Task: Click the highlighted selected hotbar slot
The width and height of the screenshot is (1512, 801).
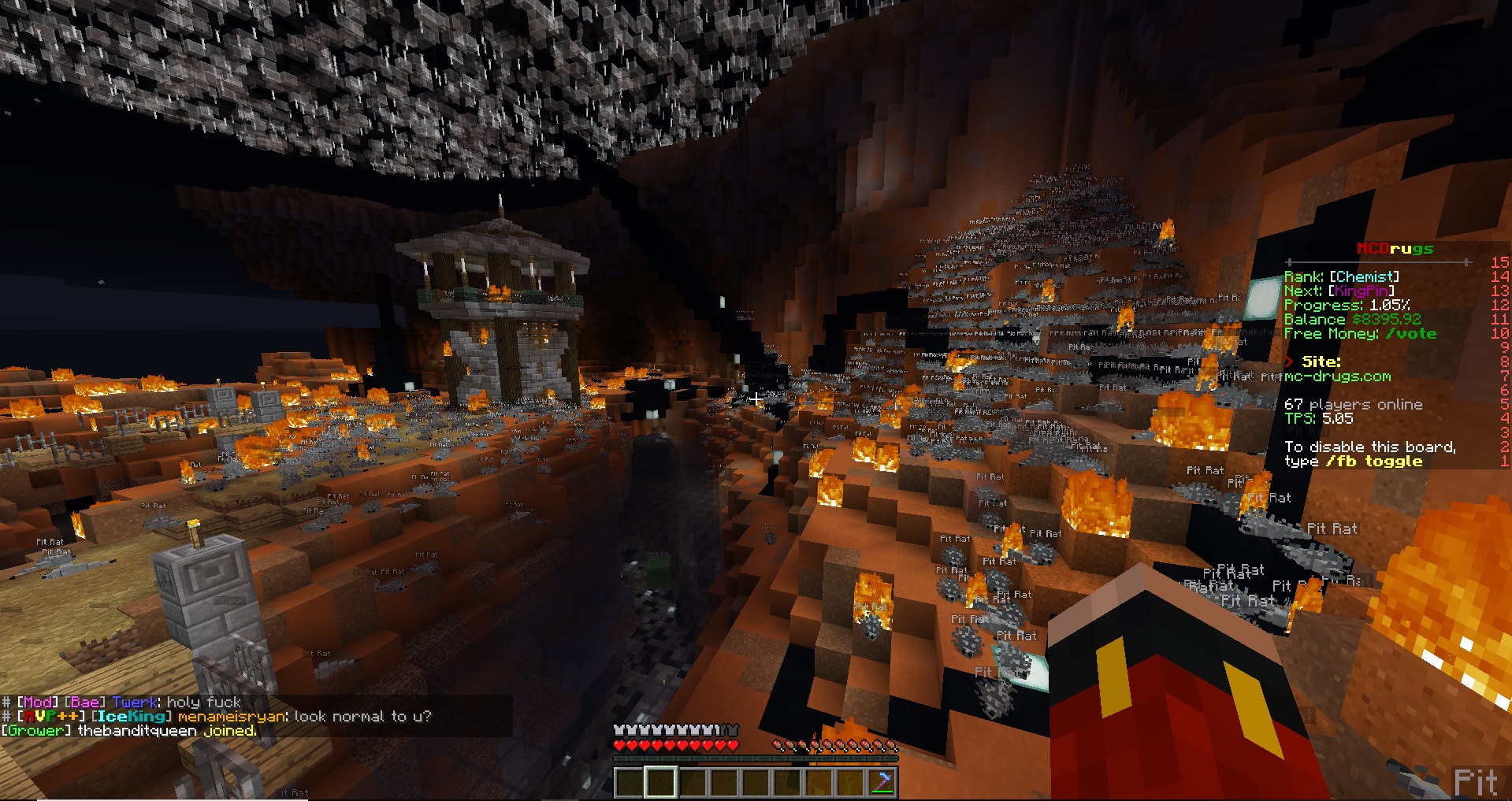Action: [660, 782]
